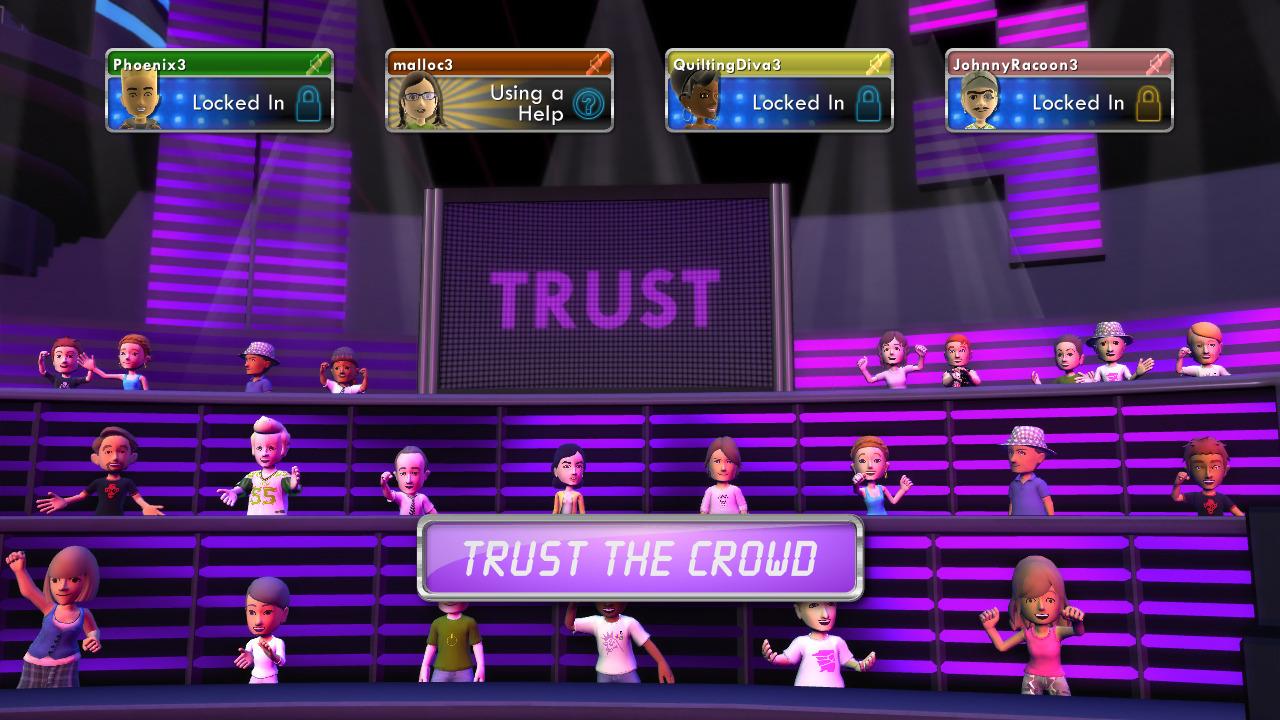Click the padlock icon on Phoenix3's panel

(306, 103)
